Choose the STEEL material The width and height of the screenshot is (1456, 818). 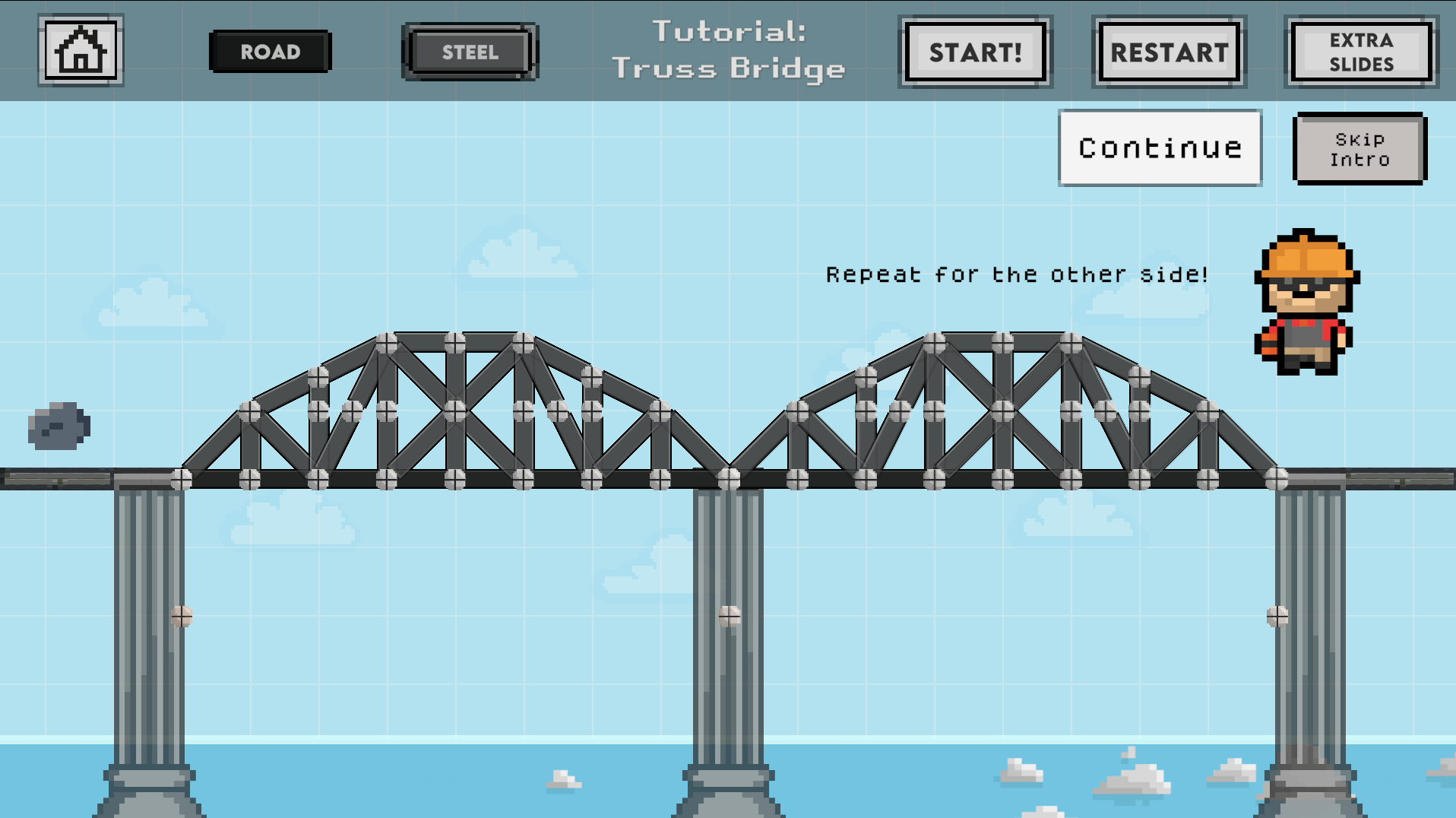coord(470,52)
